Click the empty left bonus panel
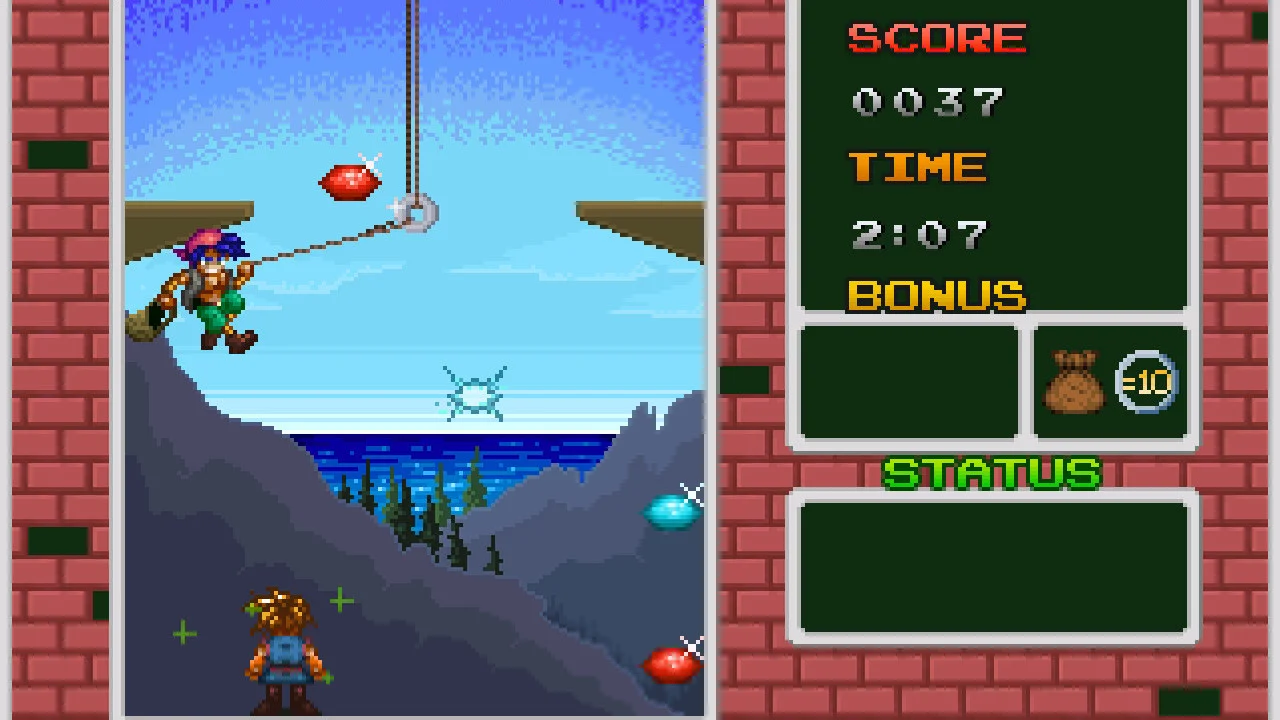 tap(906, 382)
